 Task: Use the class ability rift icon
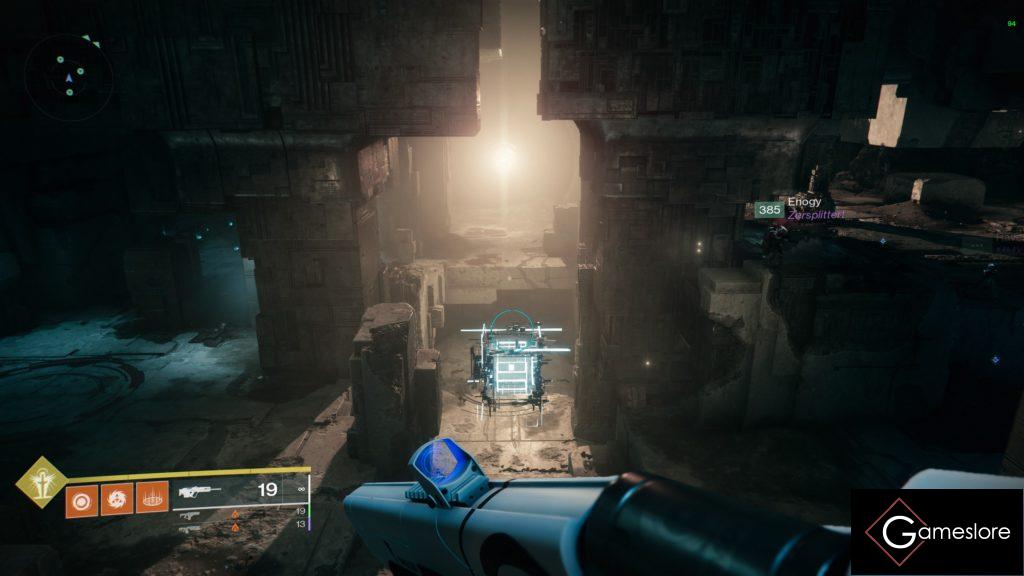coord(151,498)
